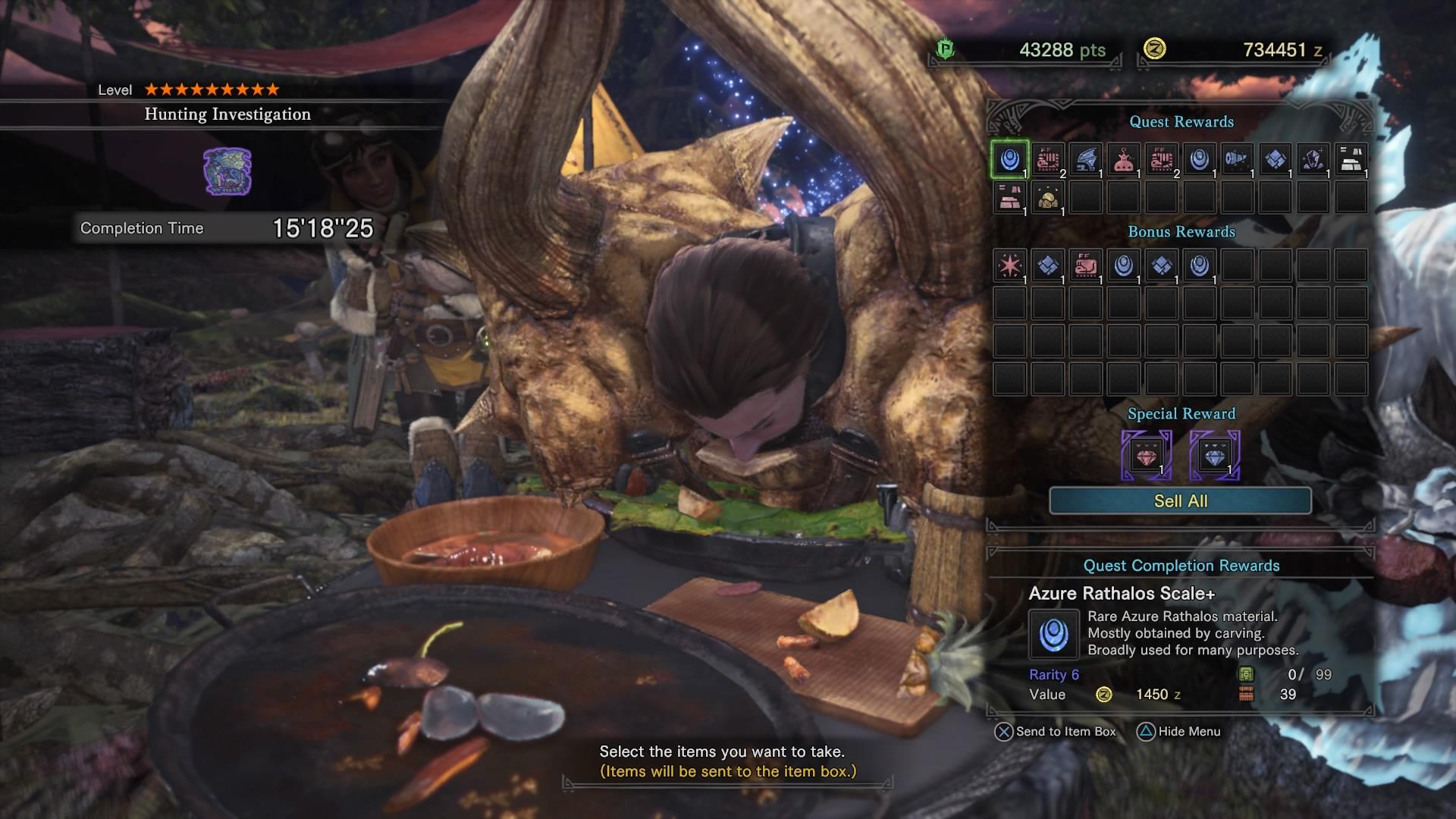Sell all quest rewards
1456x819 pixels.
click(x=1180, y=501)
